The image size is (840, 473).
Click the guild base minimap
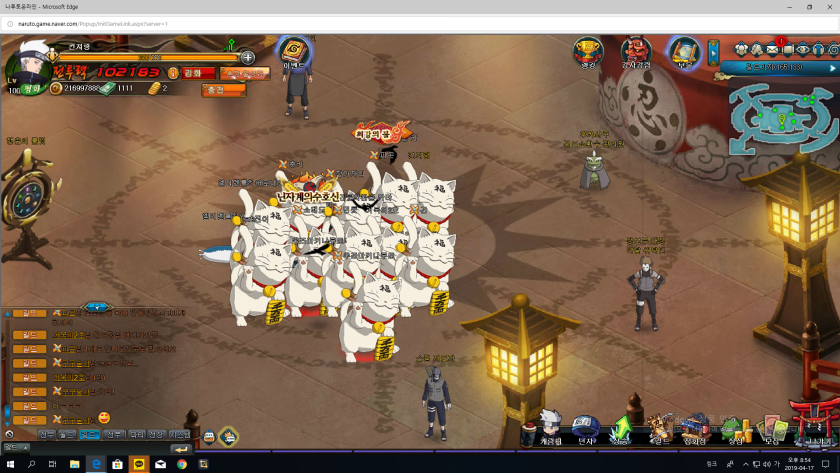point(781,116)
